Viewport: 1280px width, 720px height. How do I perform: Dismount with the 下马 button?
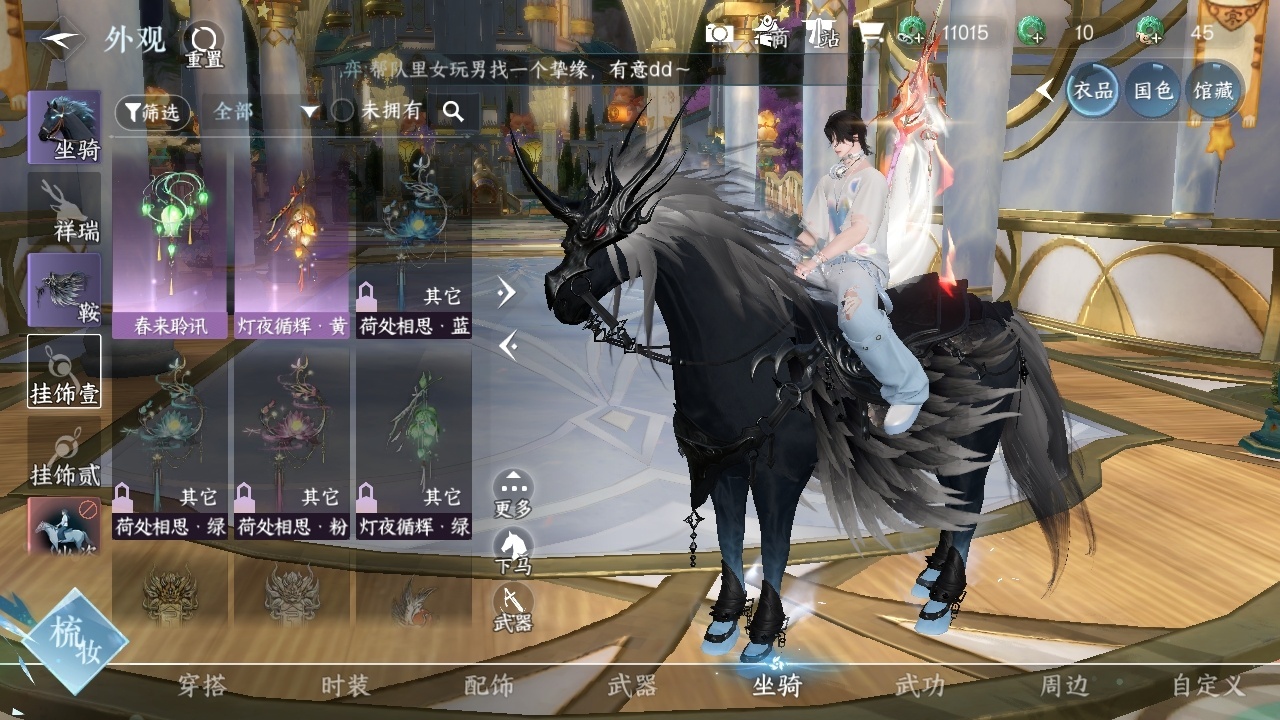(513, 550)
